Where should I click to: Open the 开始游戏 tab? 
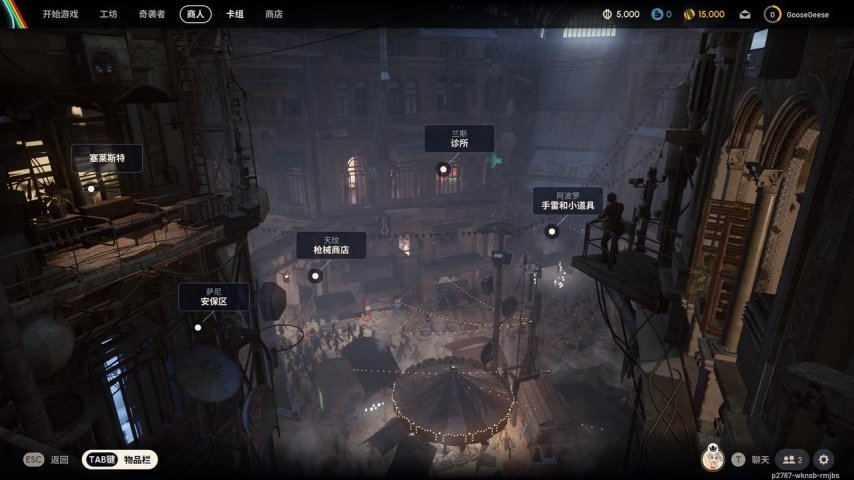(60, 15)
